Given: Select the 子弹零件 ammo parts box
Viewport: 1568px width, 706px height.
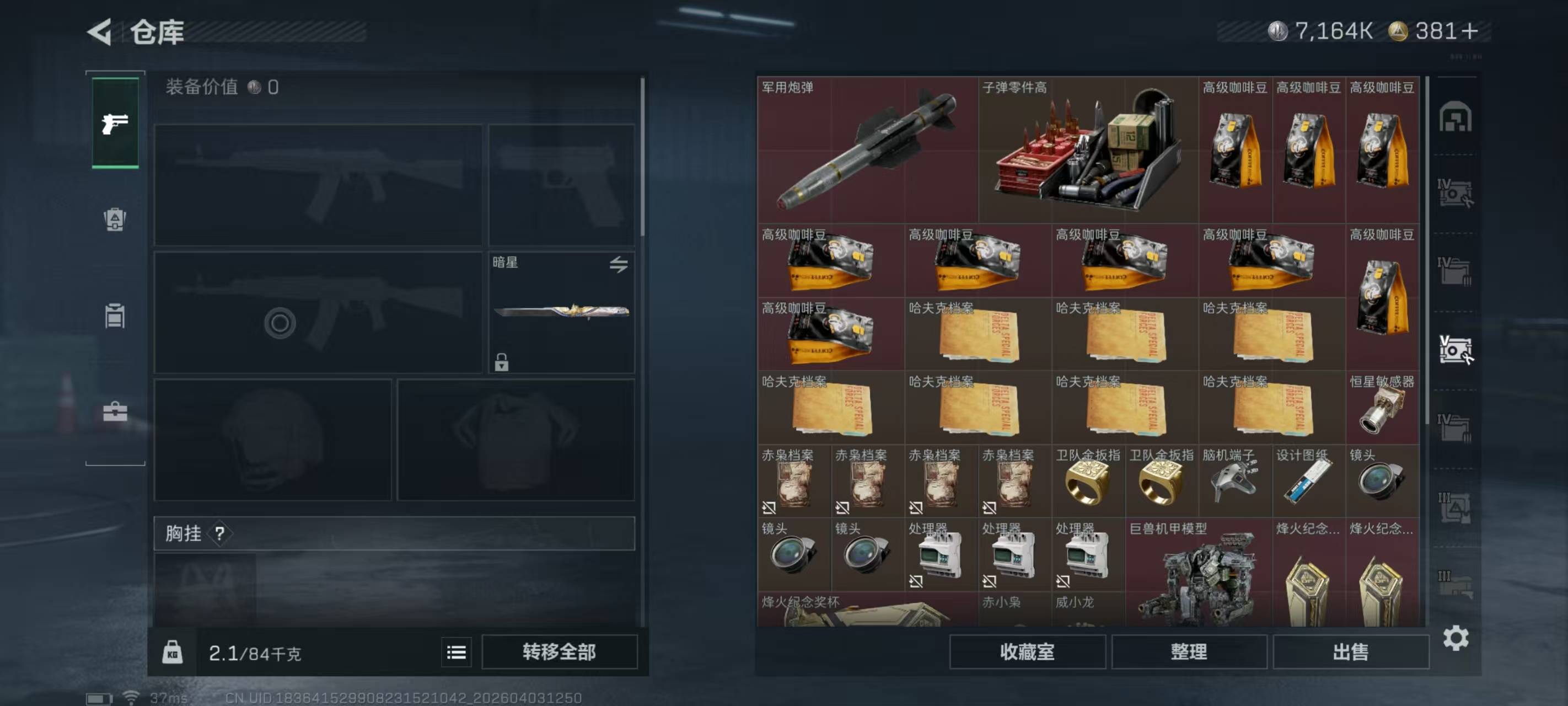Looking at the screenshot, I should [1088, 151].
